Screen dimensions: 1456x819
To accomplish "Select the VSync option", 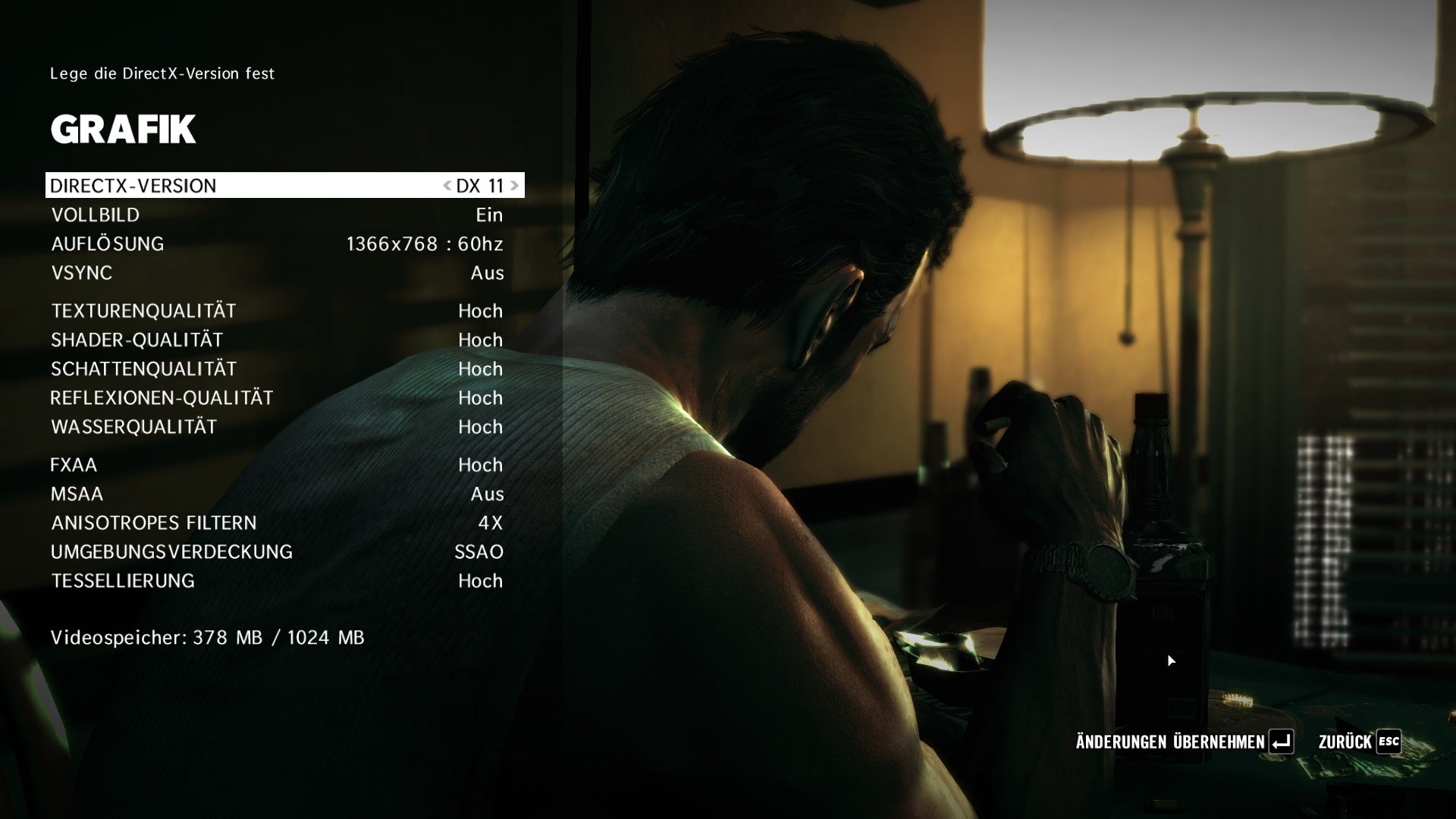I will pyautogui.click(x=277, y=273).
